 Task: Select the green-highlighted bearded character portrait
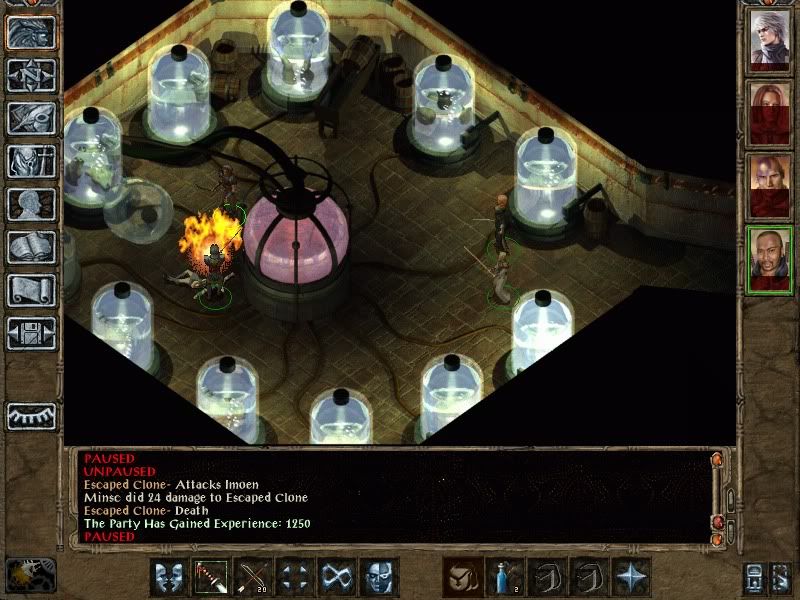click(x=771, y=259)
